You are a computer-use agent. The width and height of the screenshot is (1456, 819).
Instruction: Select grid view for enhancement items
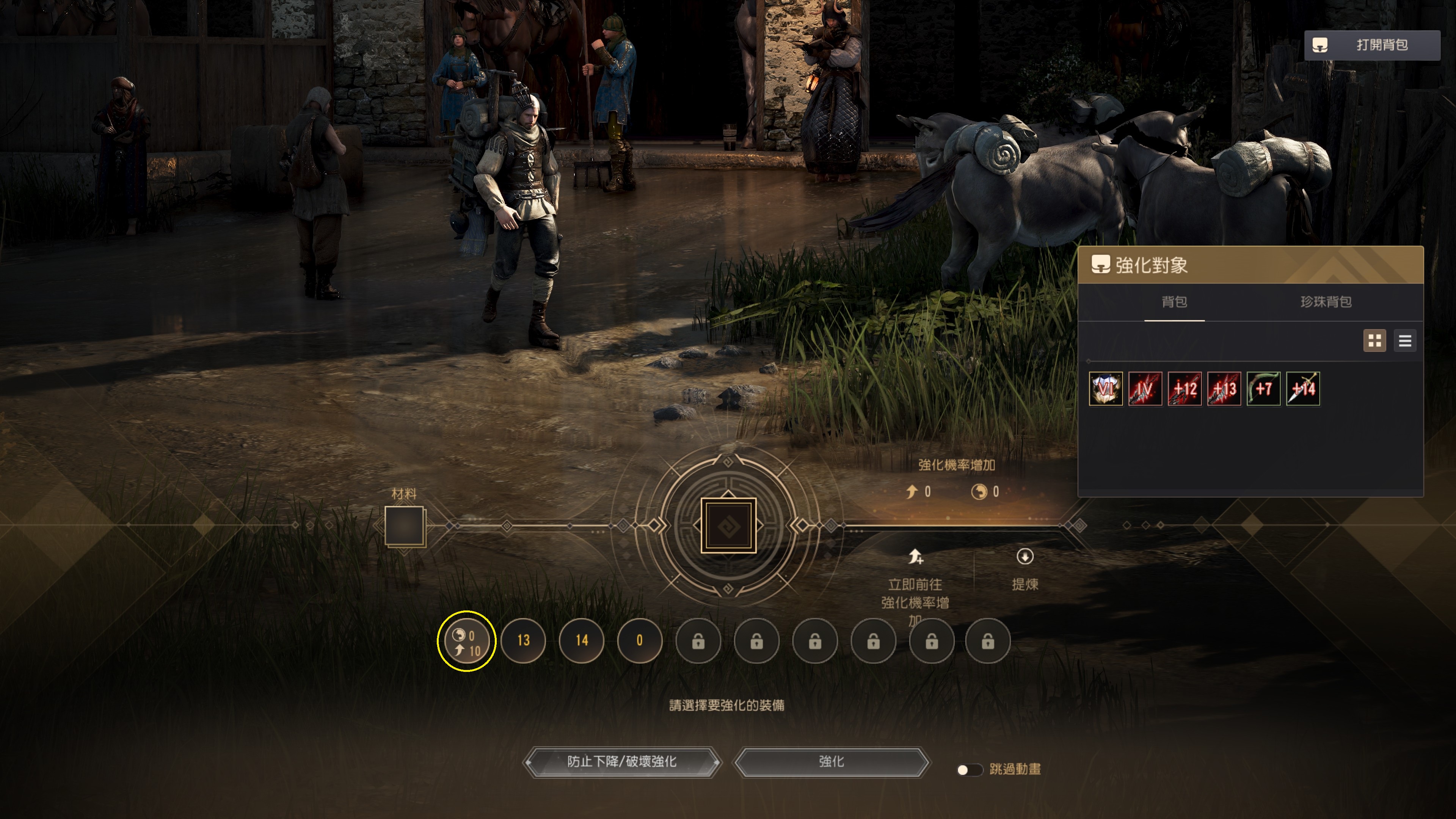point(1374,341)
